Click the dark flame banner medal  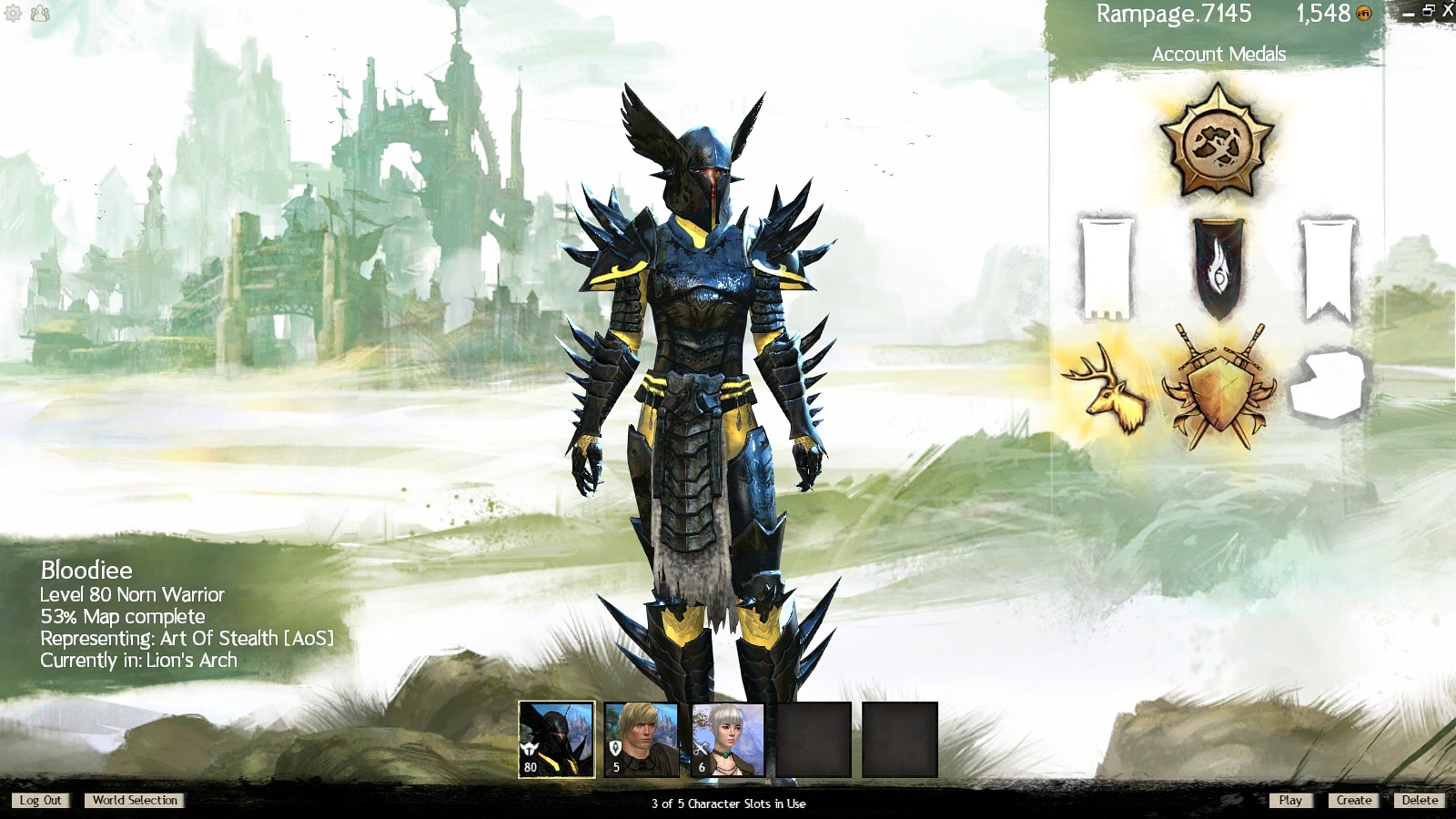(1218, 267)
